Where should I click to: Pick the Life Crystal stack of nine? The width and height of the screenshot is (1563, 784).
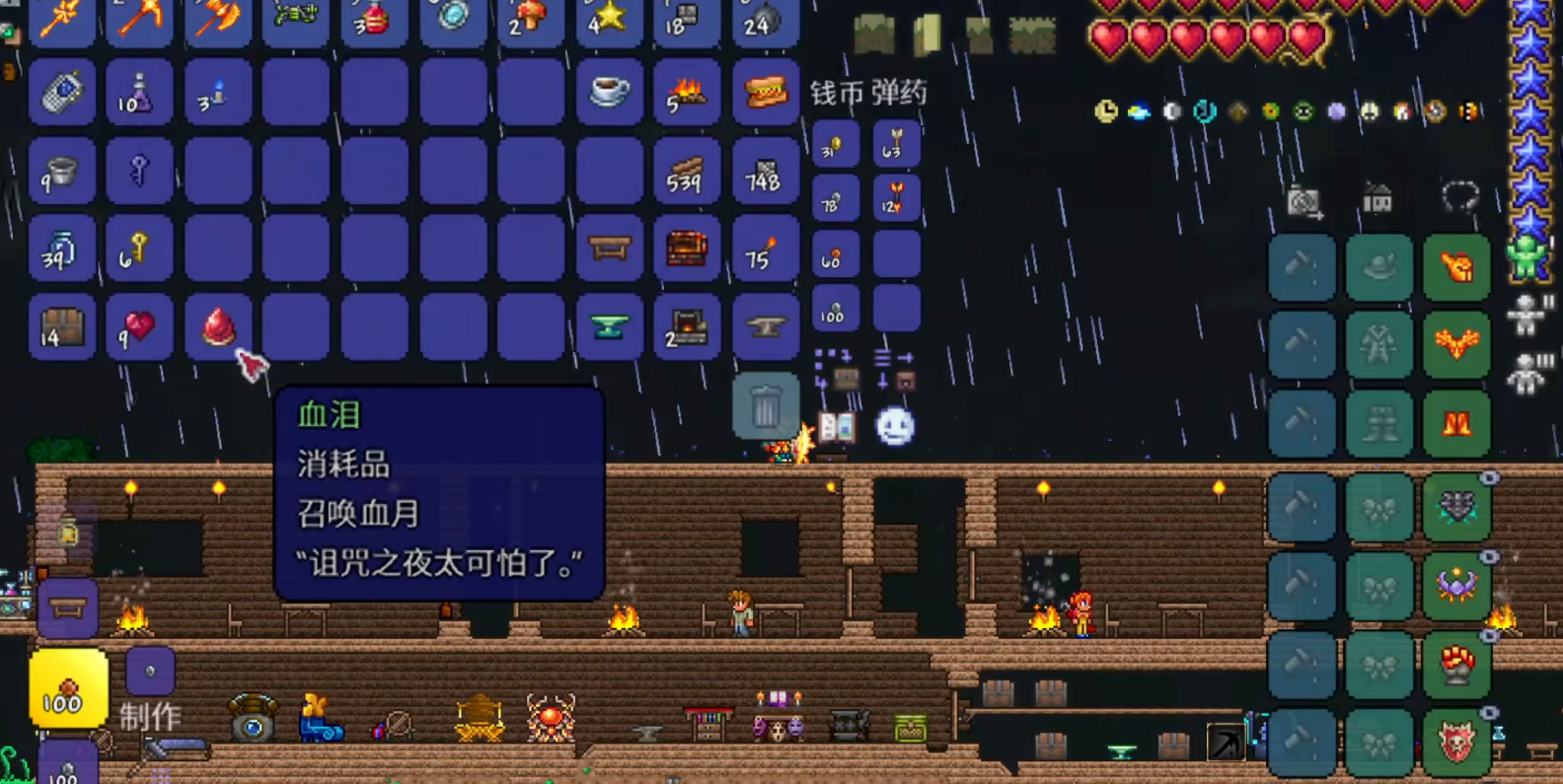139,326
